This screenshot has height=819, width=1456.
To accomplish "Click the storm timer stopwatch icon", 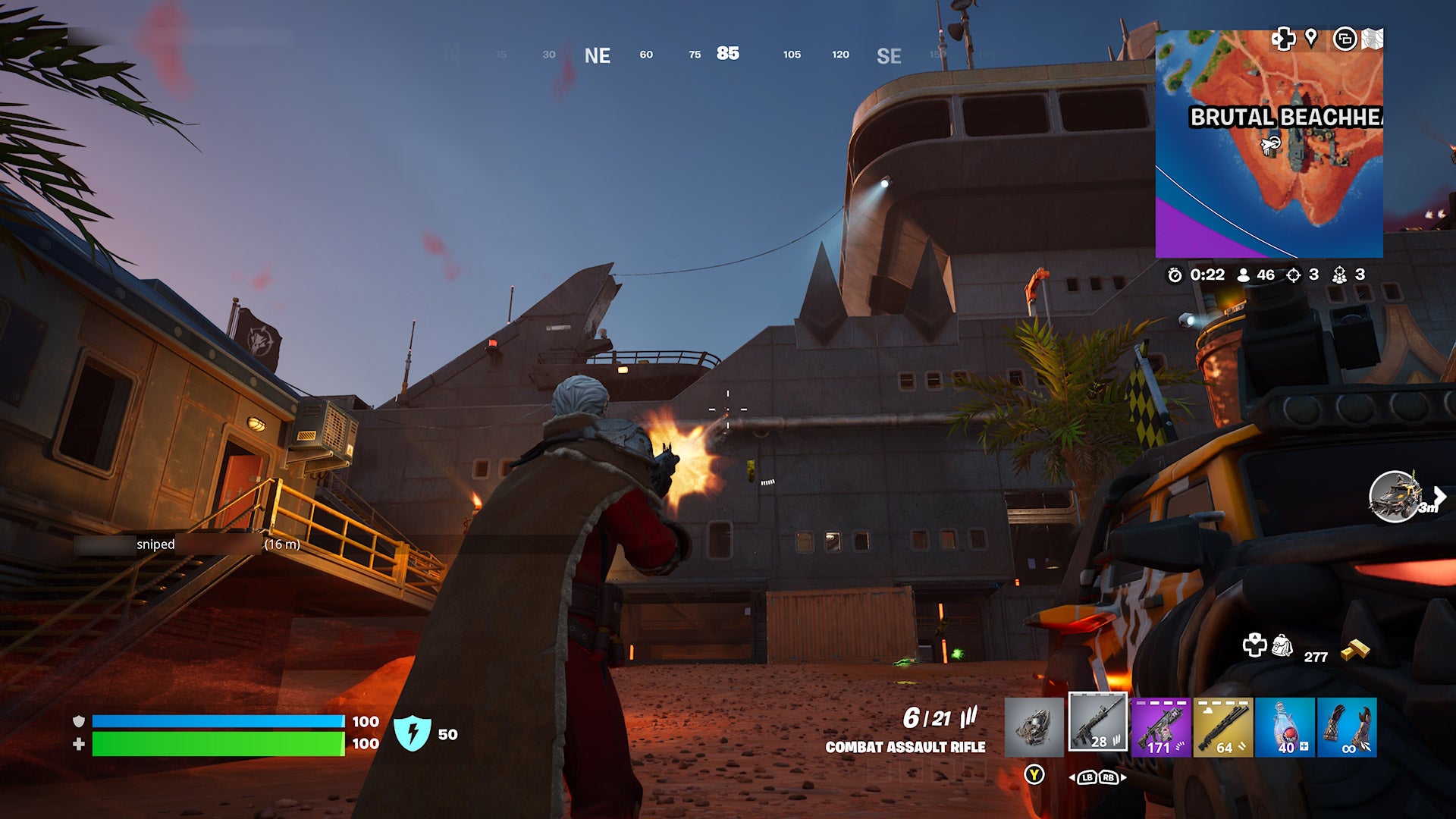I will tap(1175, 277).
